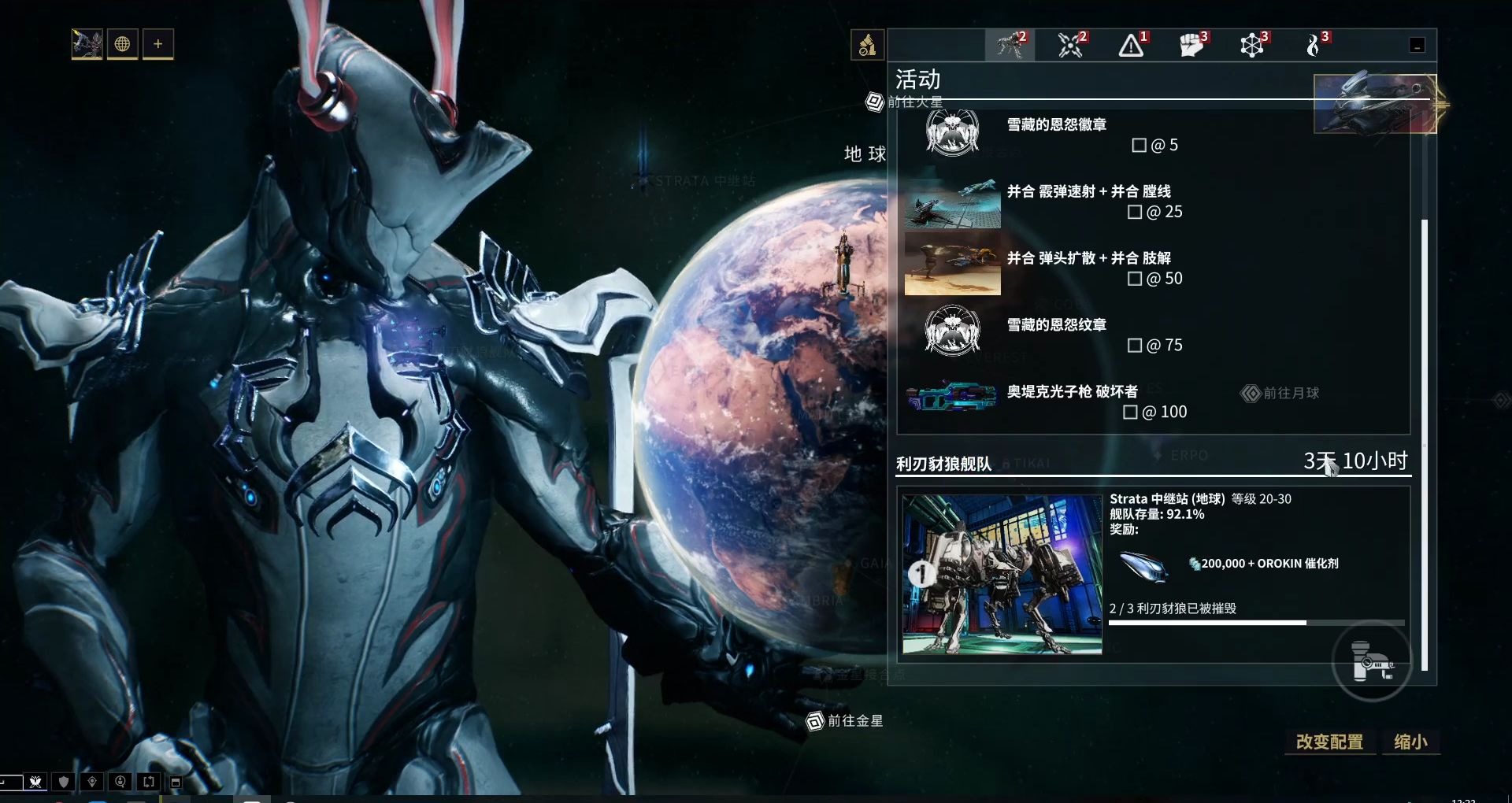
Task: Open the hexagonal network tab
Action: [x=1253, y=46]
